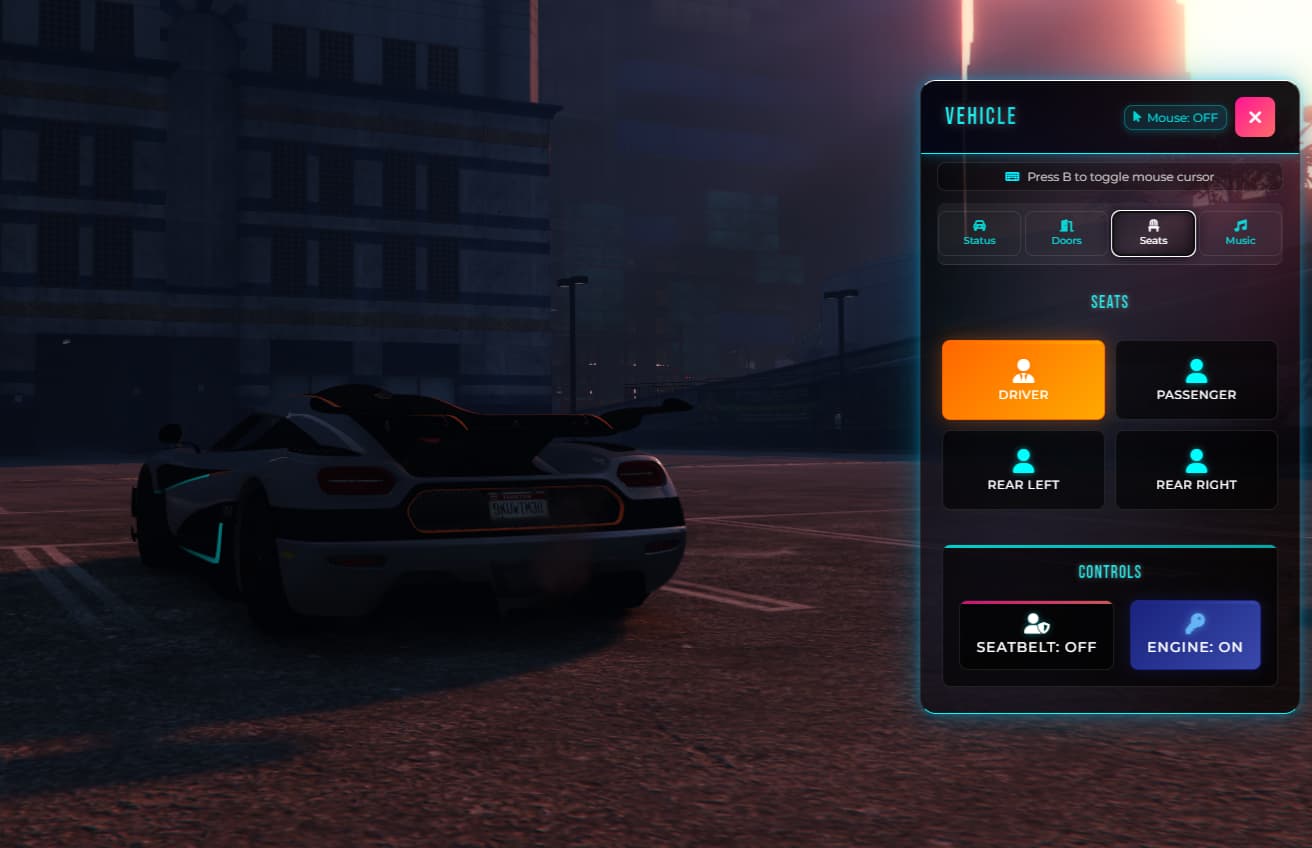Click the person icon on the DRIVER seat button

1023,369
